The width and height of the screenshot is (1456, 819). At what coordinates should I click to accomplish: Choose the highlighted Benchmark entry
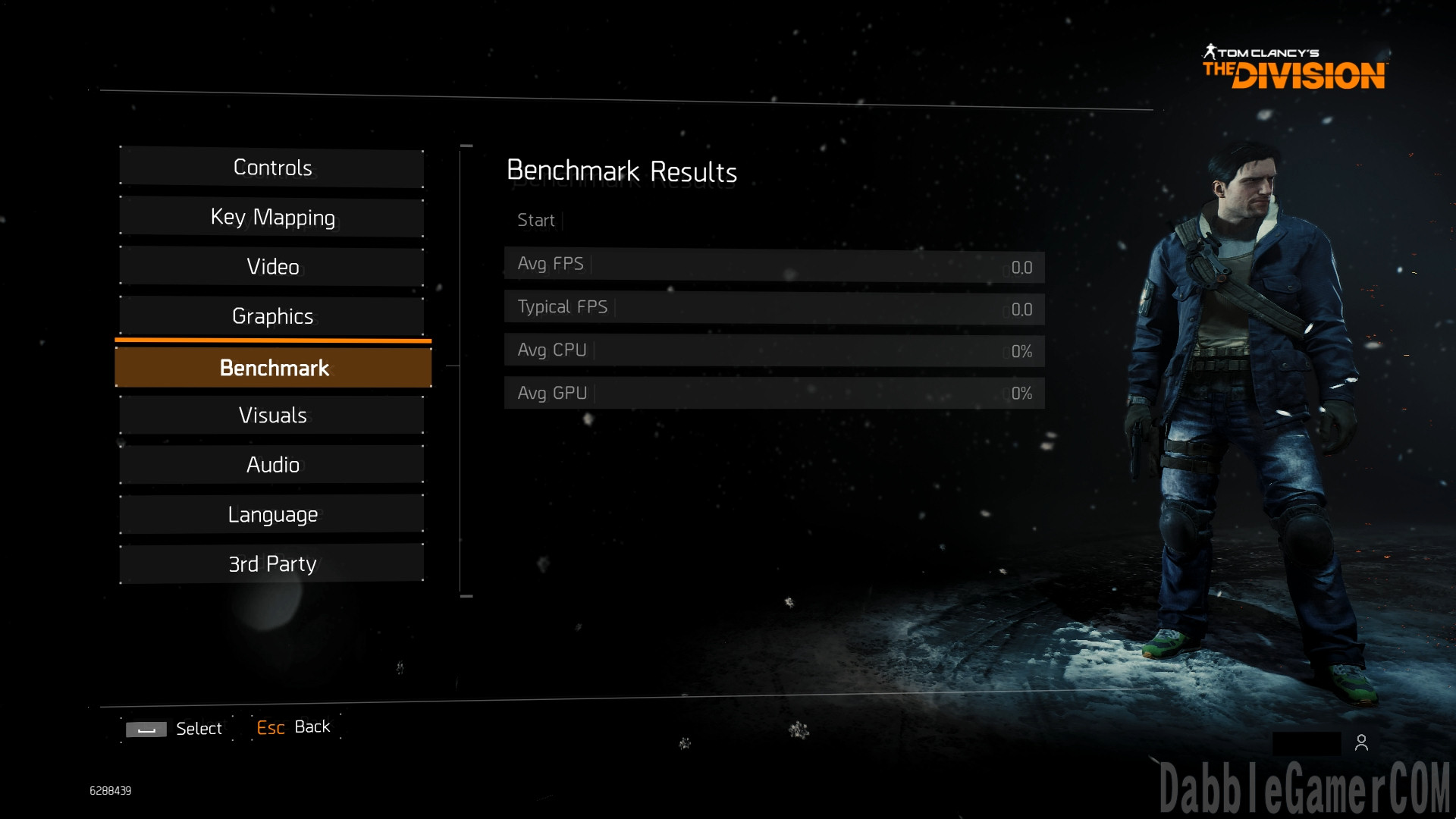[x=273, y=368]
